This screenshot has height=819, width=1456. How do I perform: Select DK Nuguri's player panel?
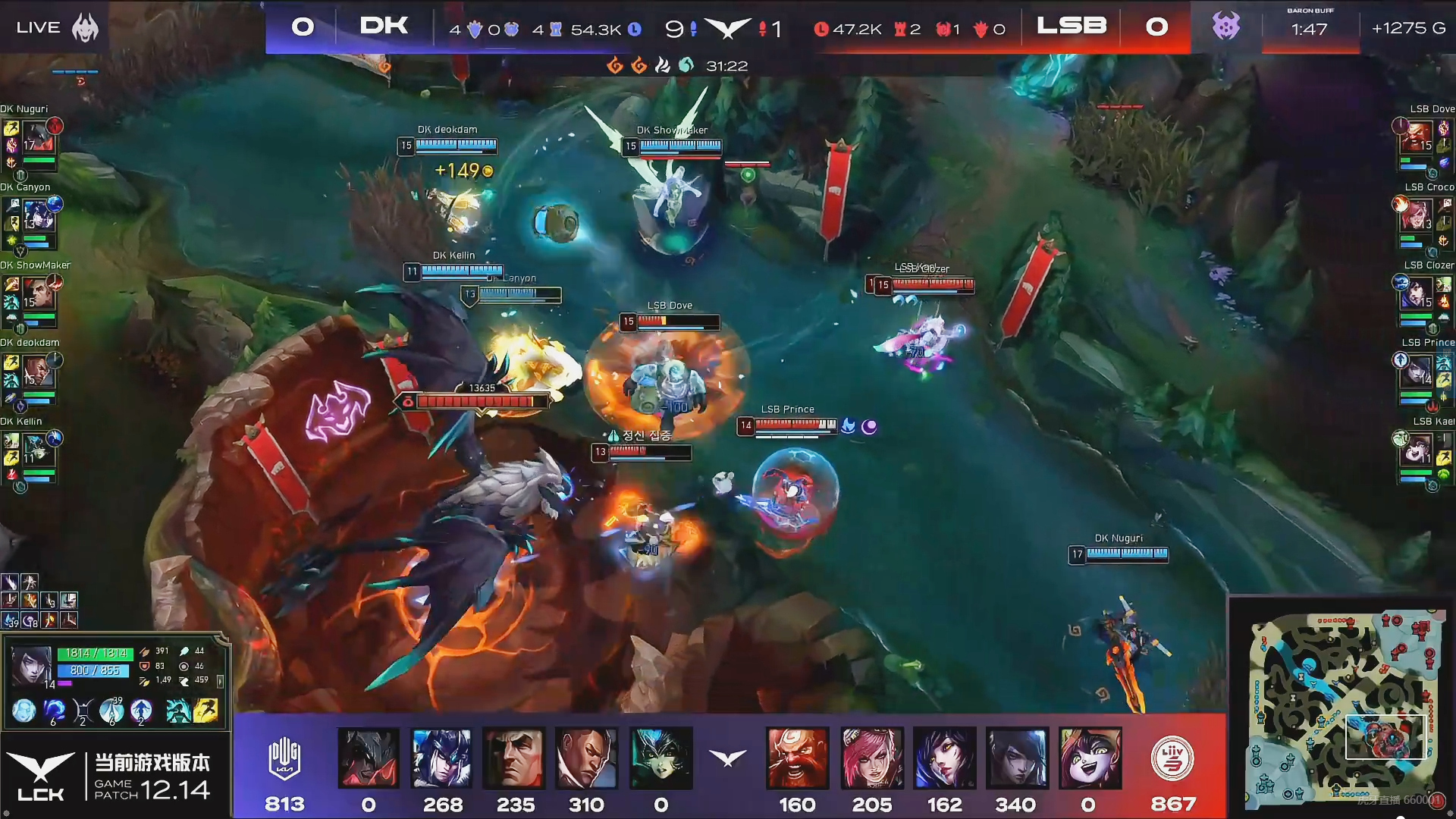32,142
